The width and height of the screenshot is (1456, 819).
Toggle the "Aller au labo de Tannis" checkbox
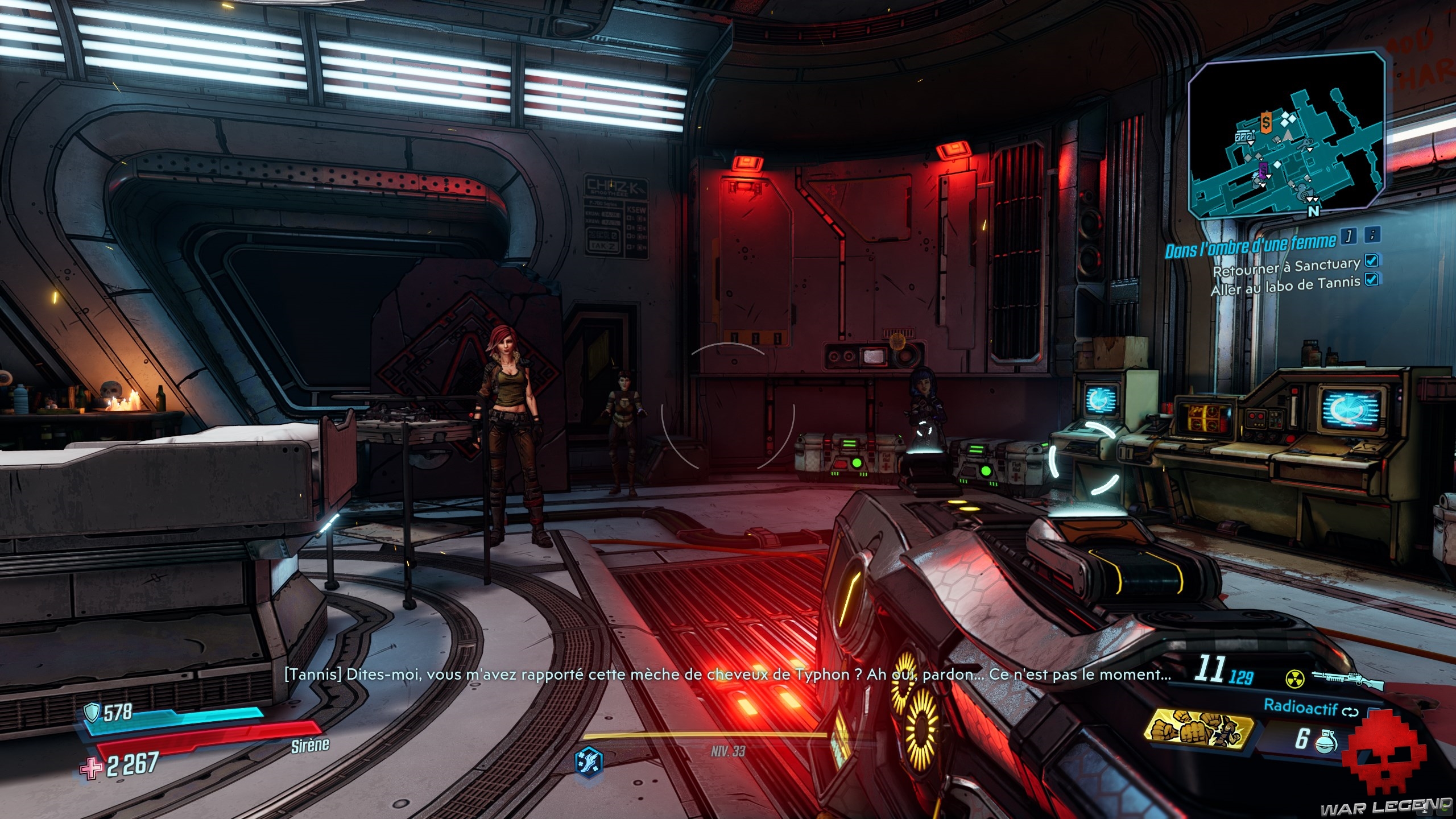[x=1372, y=279]
